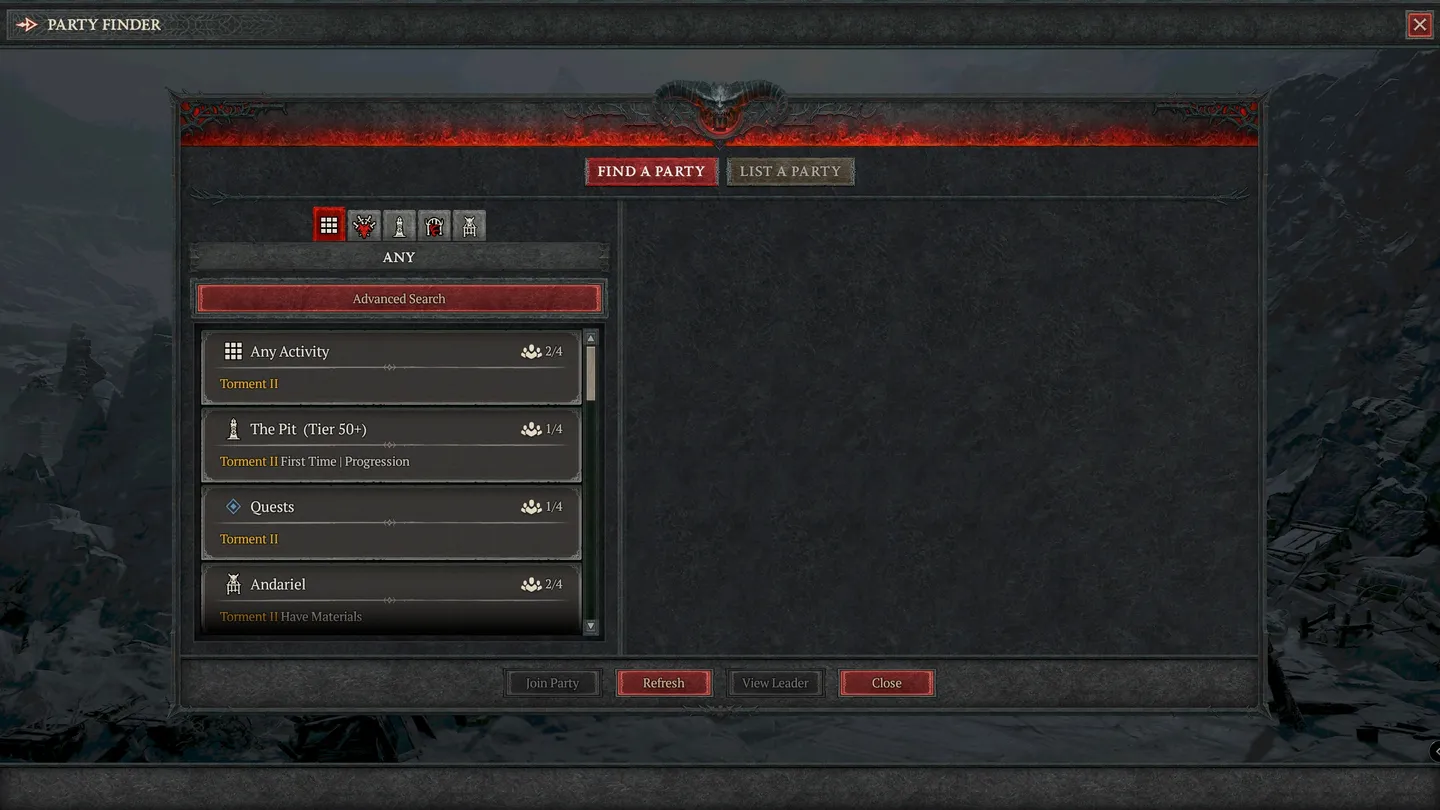Click the View Leader button
Image resolution: width=1440 pixels, height=810 pixels.
tap(775, 682)
